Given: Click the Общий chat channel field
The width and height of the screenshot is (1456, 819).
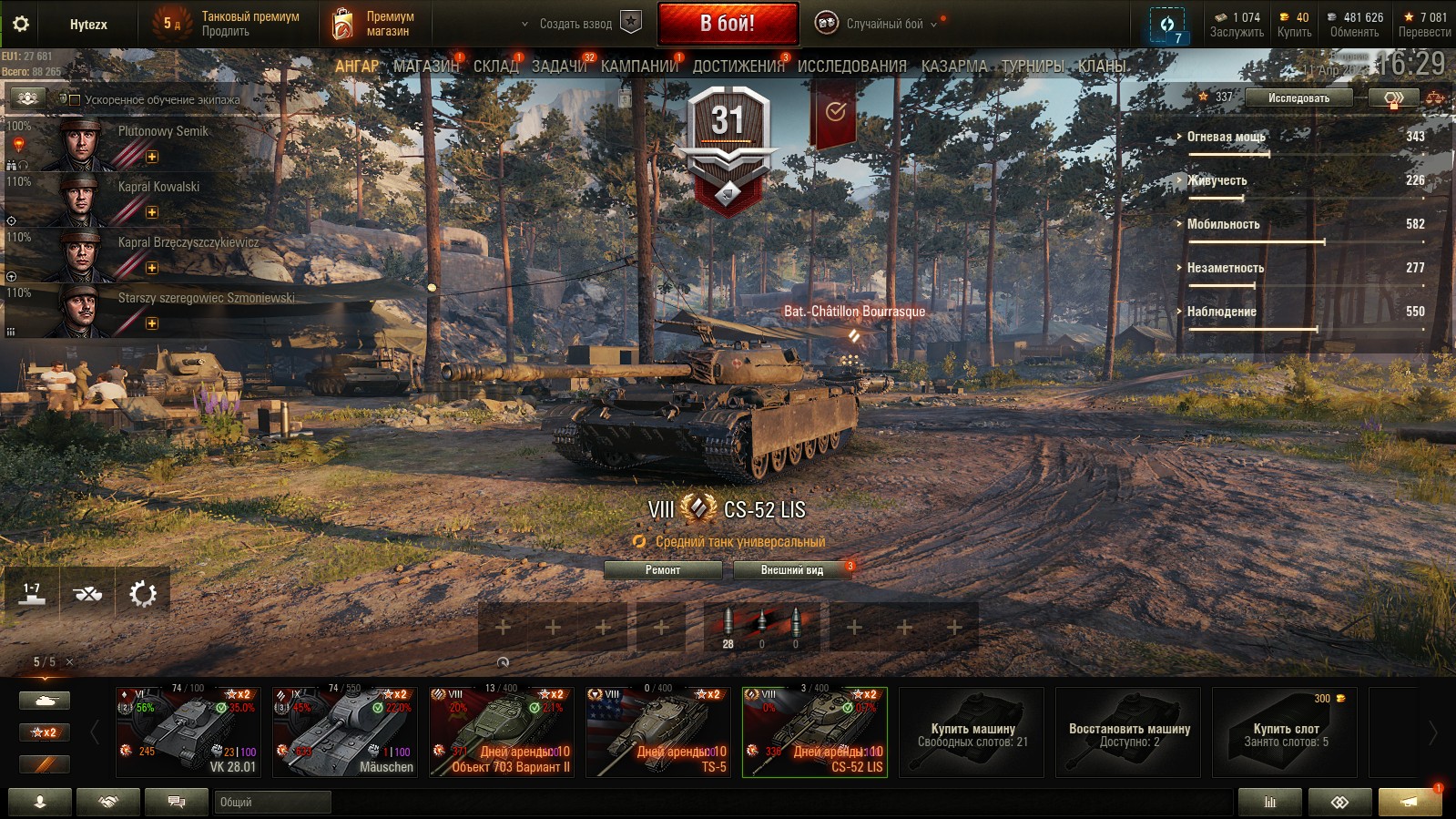Looking at the screenshot, I should click(x=273, y=802).
